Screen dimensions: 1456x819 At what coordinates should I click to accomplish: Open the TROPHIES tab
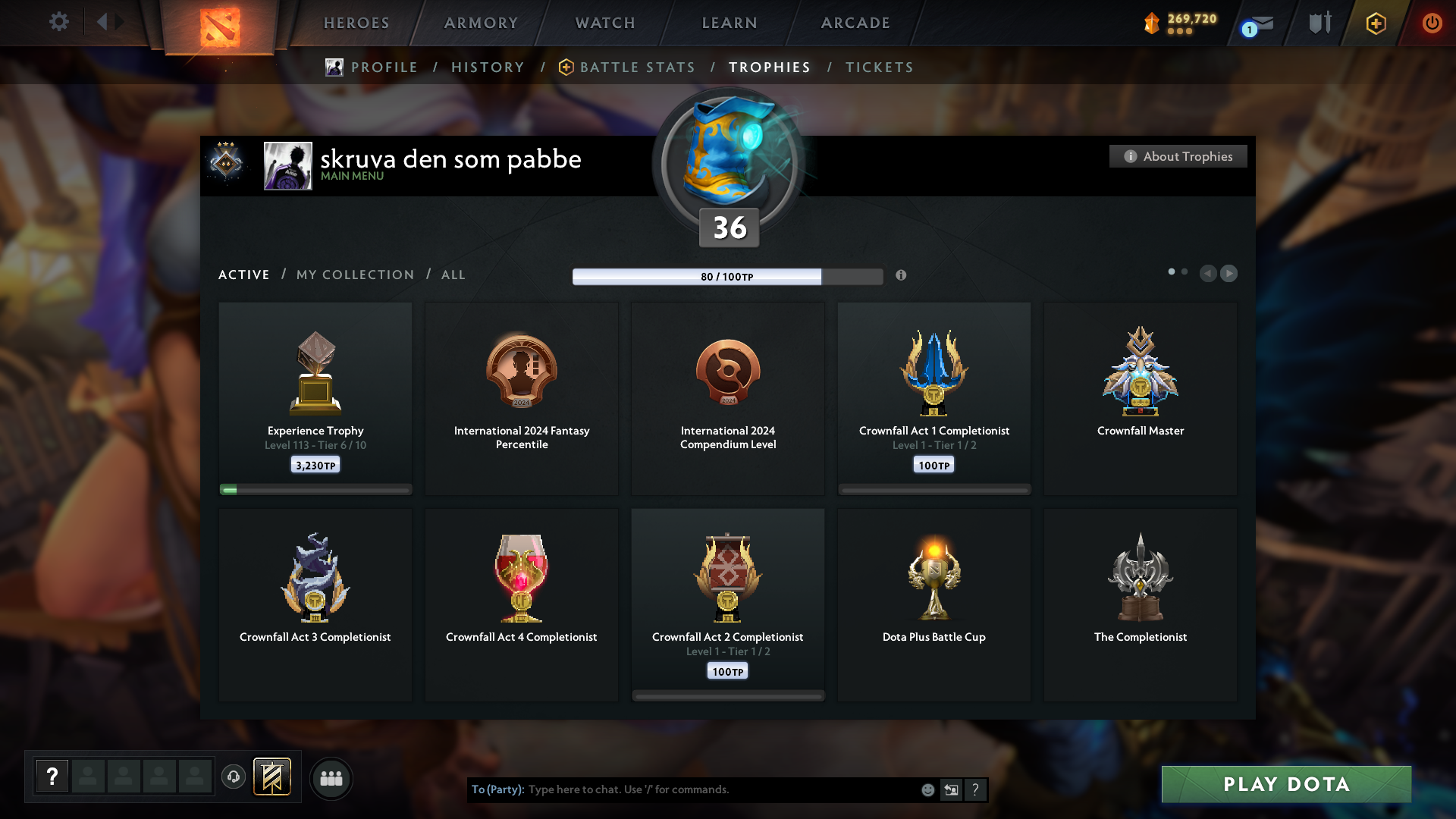point(769,67)
